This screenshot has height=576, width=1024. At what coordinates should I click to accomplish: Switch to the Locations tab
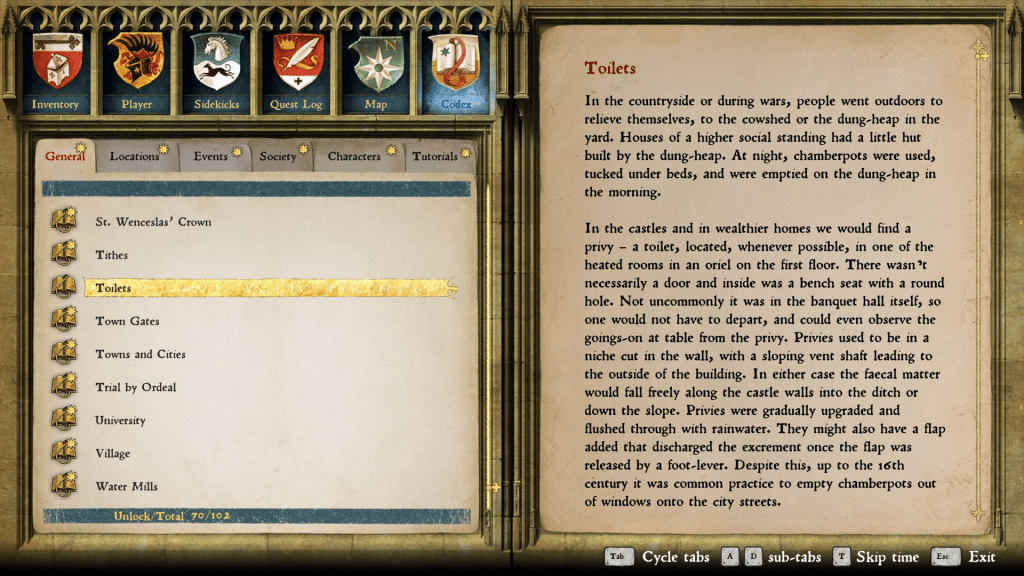[135, 157]
